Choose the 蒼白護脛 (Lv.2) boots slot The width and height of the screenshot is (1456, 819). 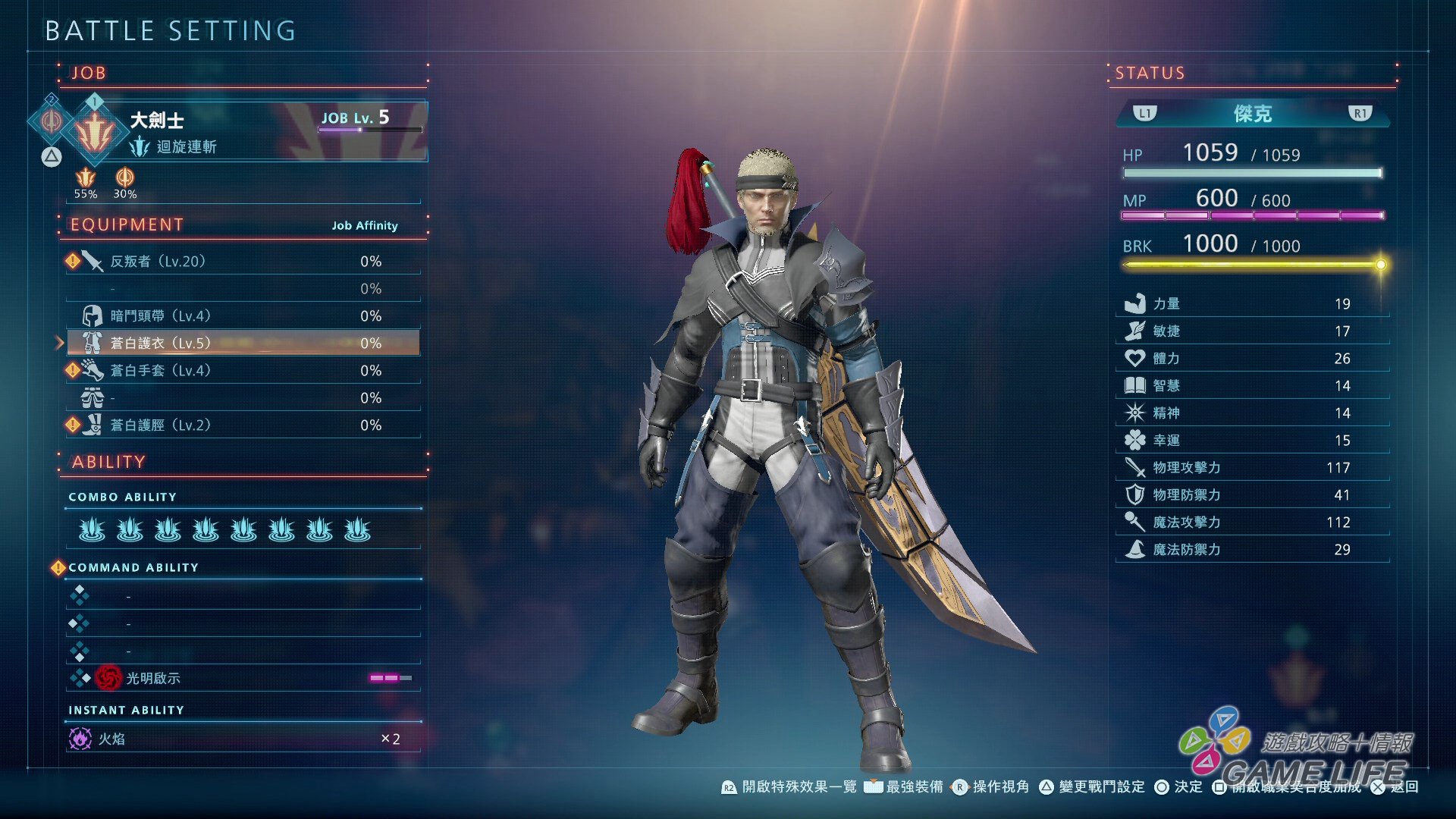tap(243, 425)
